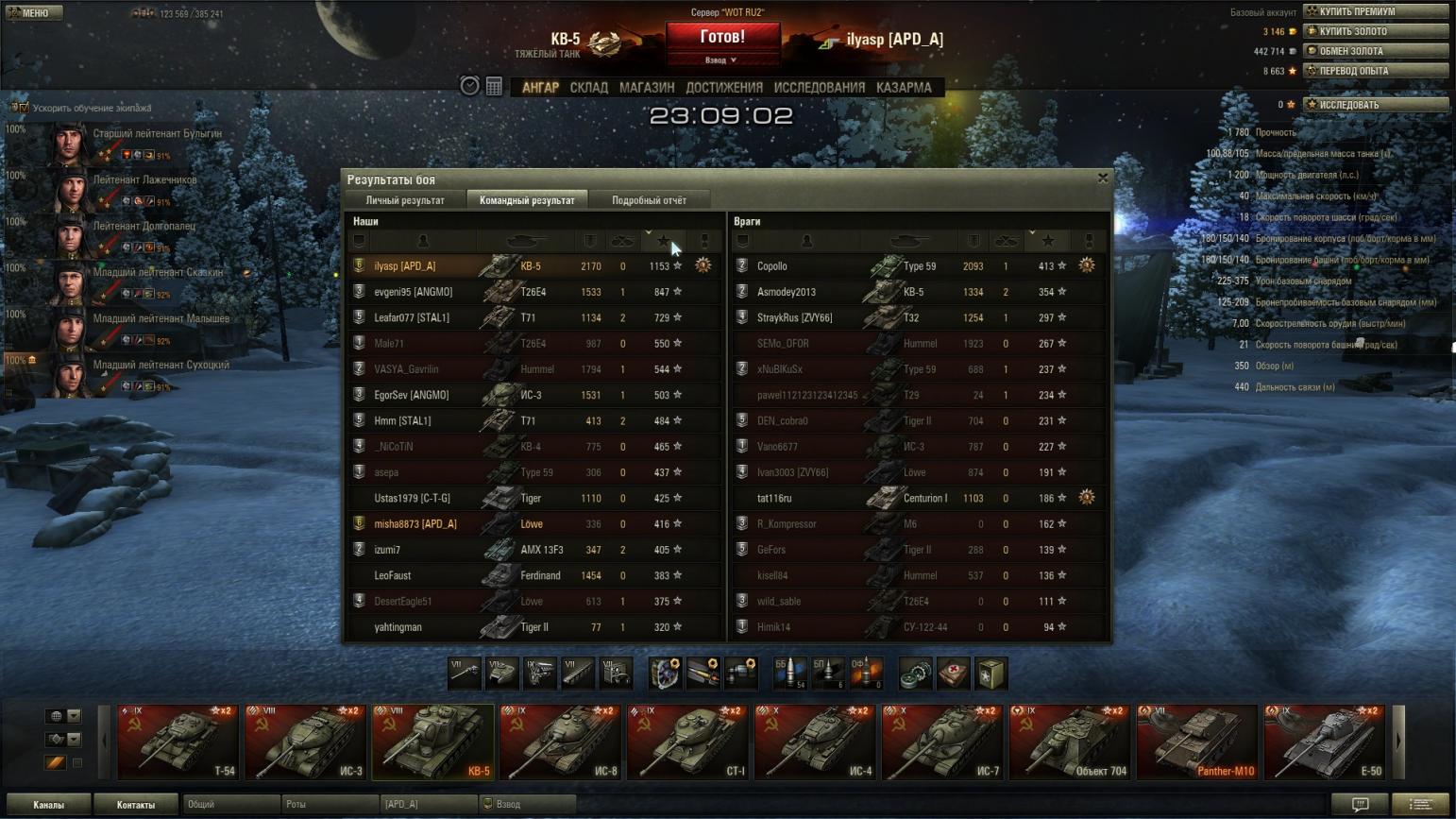1456x819 pixels.
Task: Open the Подробный отчёт tab
Action: pos(649,200)
